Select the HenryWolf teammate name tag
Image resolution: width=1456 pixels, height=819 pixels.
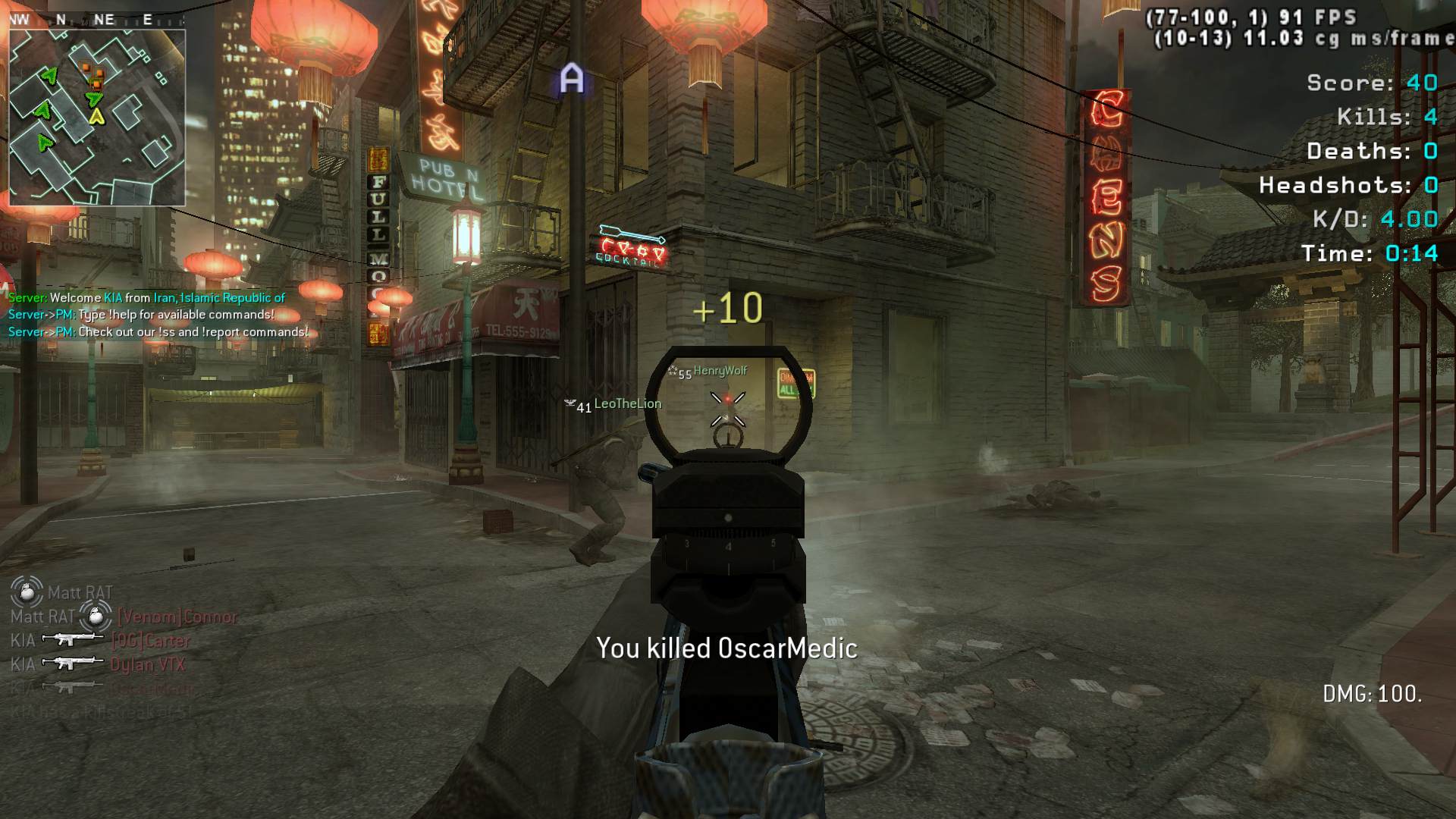click(720, 371)
